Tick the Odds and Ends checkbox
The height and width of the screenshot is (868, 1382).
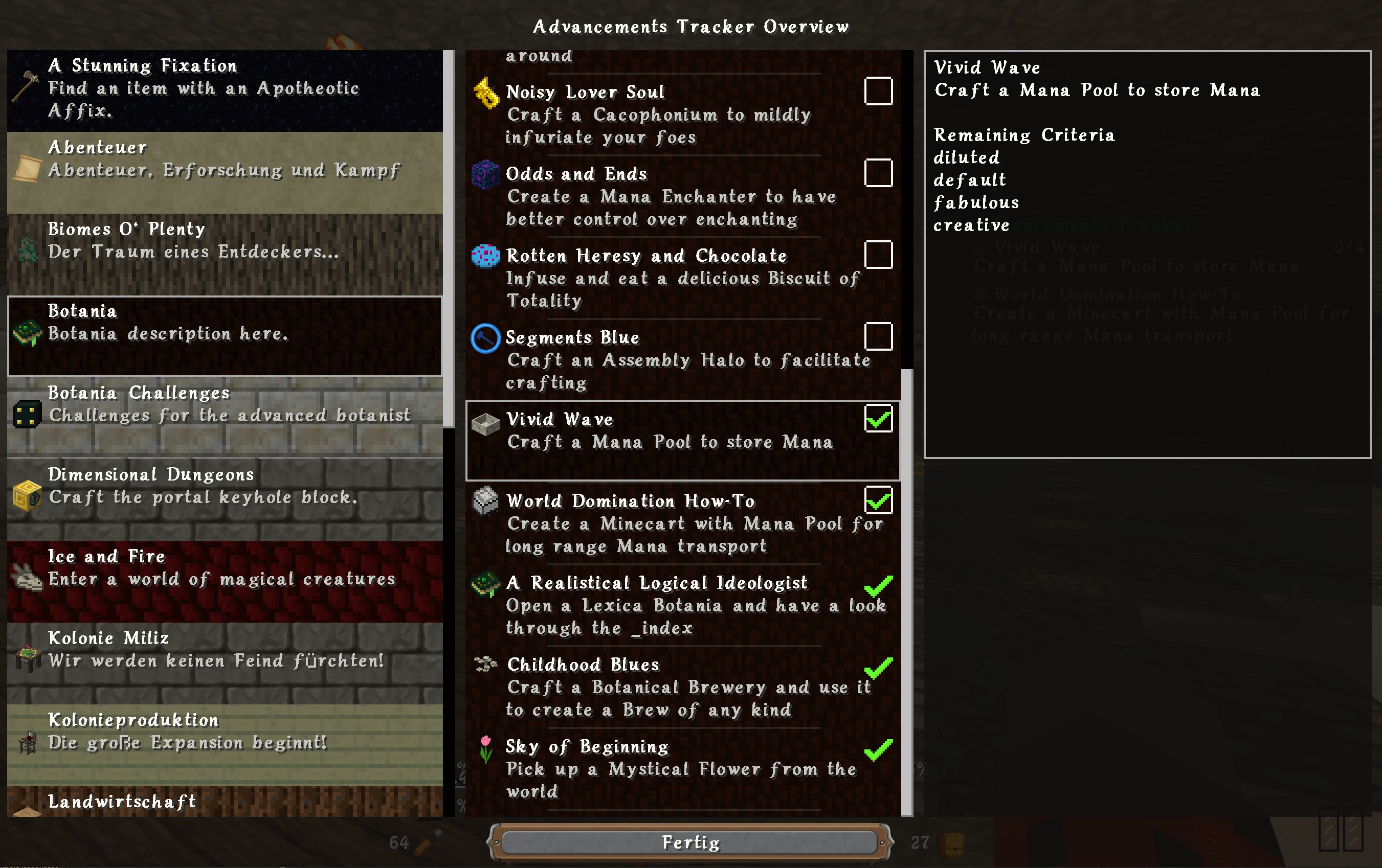[878, 173]
